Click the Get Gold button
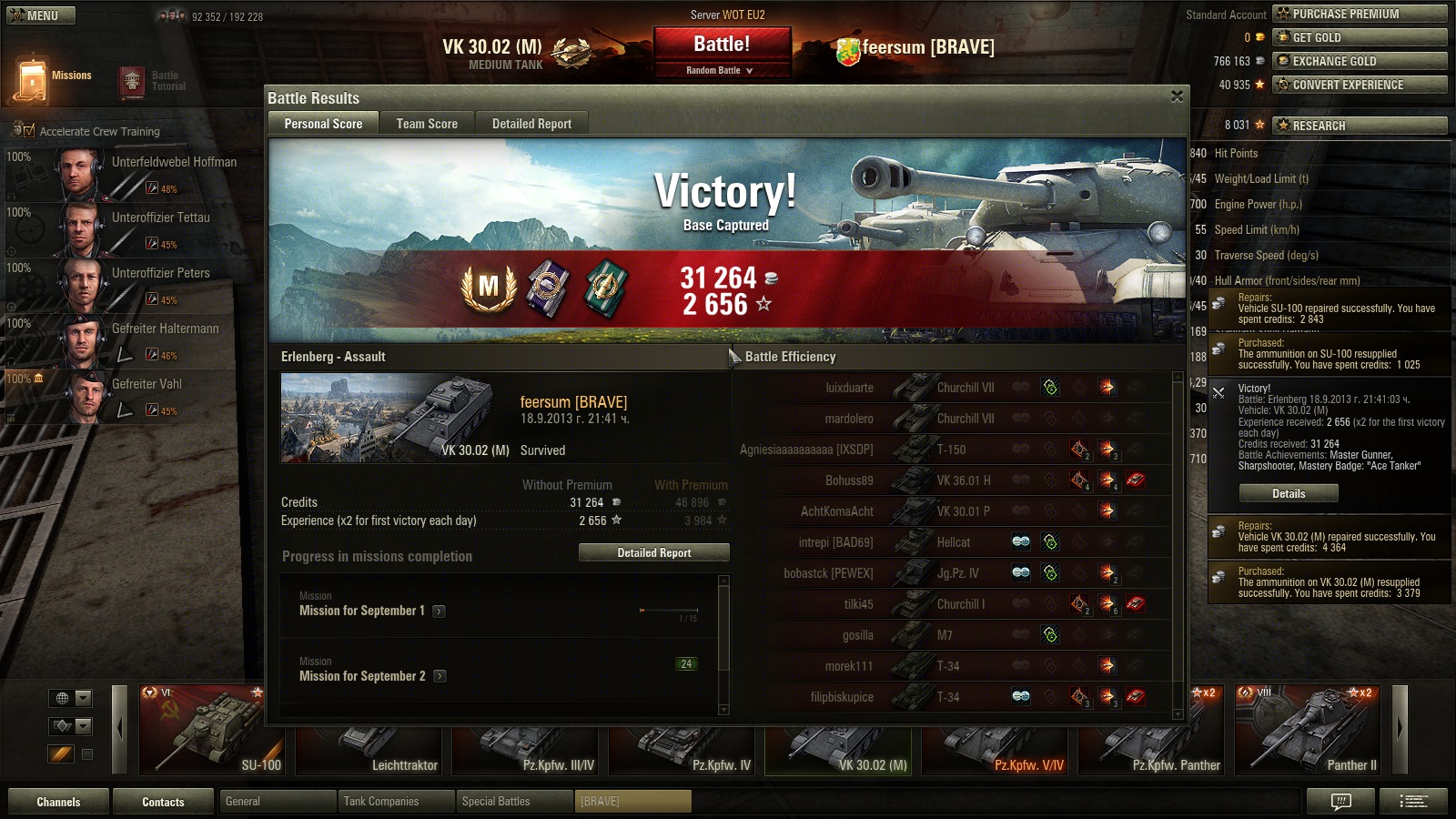Image resolution: width=1456 pixels, height=819 pixels. pos(1359,37)
